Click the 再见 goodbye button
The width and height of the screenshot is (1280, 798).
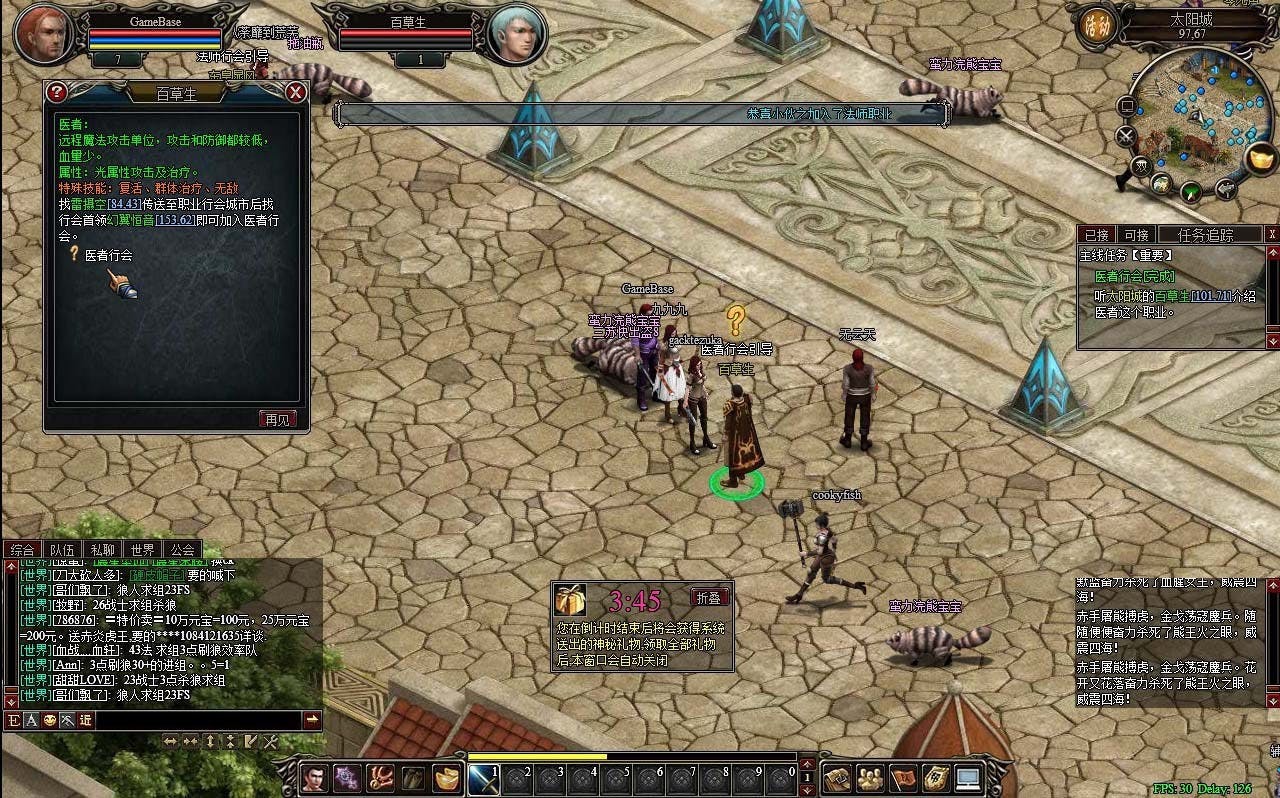click(278, 419)
